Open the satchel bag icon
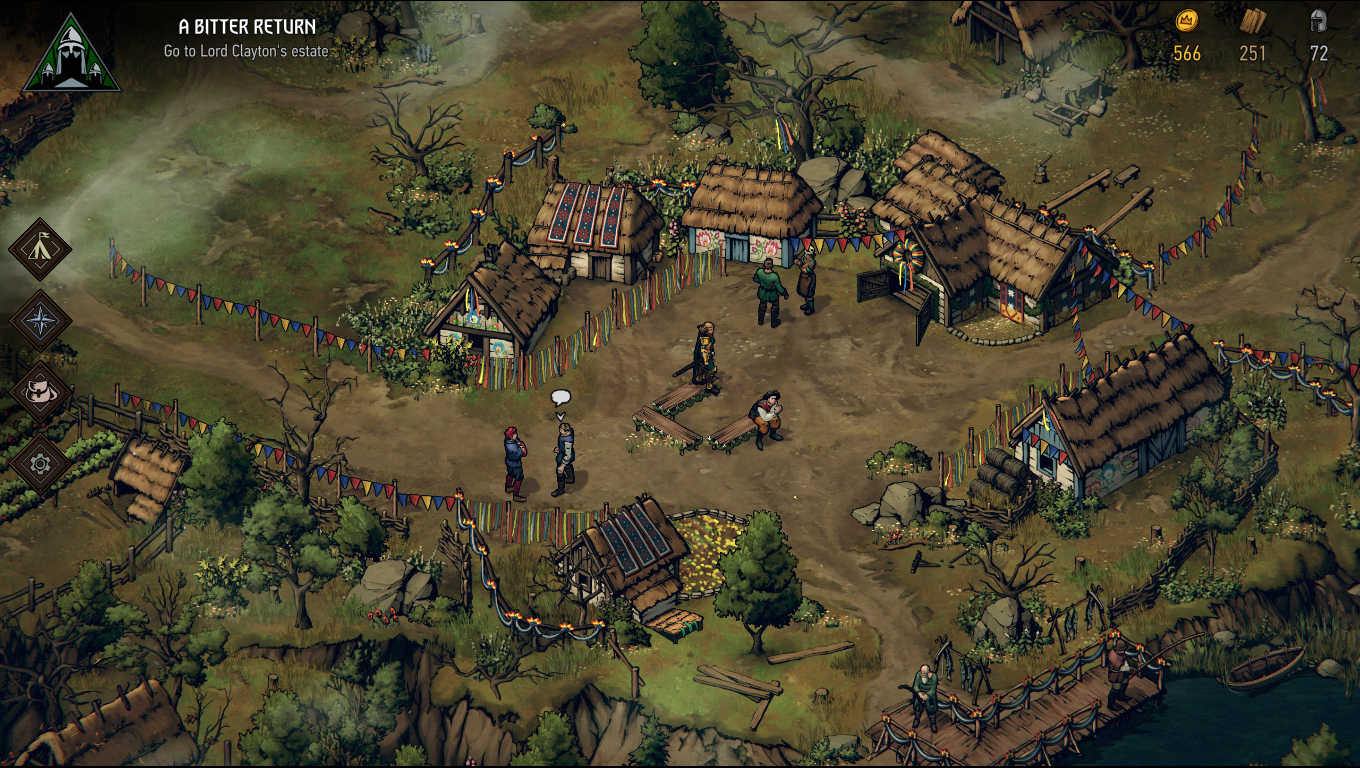The width and height of the screenshot is (1360, 768). coord(41,391)
